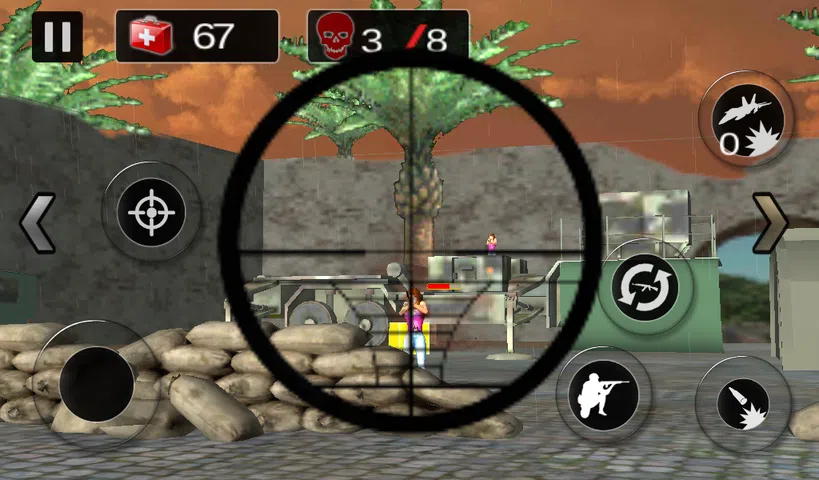Image resolution: width=819 pixels, height=480 pixels.
Task: Tap the left arrow to turn left
Action: pyautogui.click(x=38, y=224)
